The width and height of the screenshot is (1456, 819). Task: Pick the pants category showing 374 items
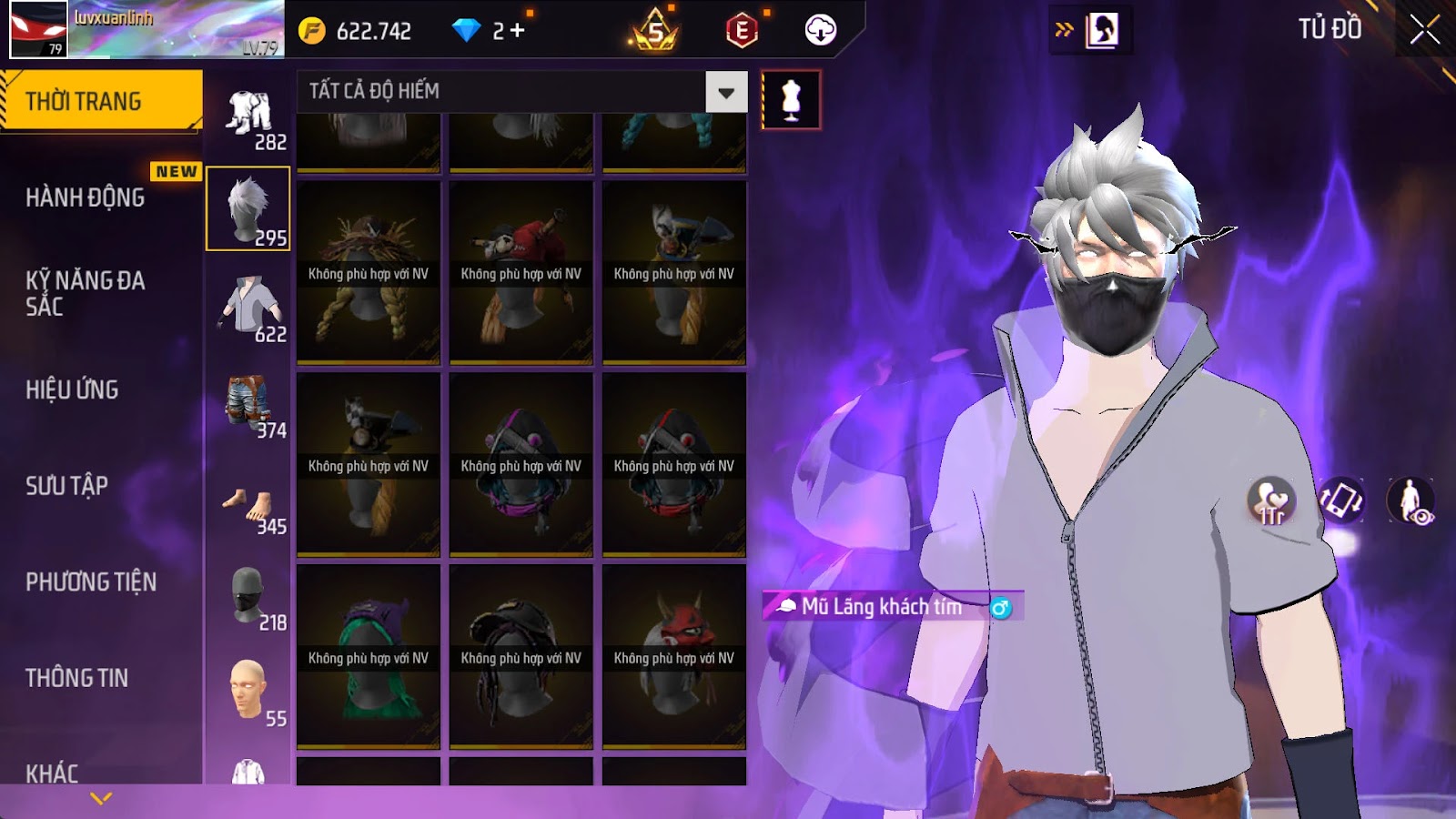(249, 406)
